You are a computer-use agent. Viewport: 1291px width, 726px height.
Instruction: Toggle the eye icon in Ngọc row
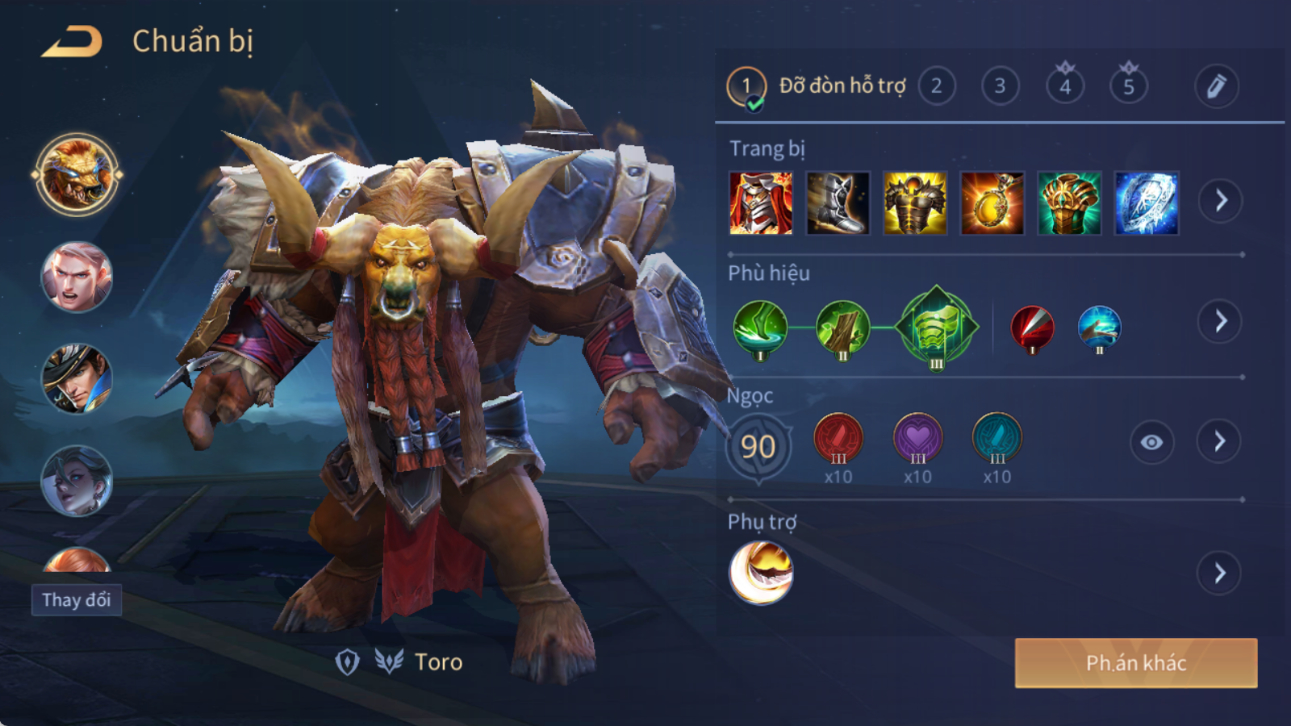pos(1152,442)
